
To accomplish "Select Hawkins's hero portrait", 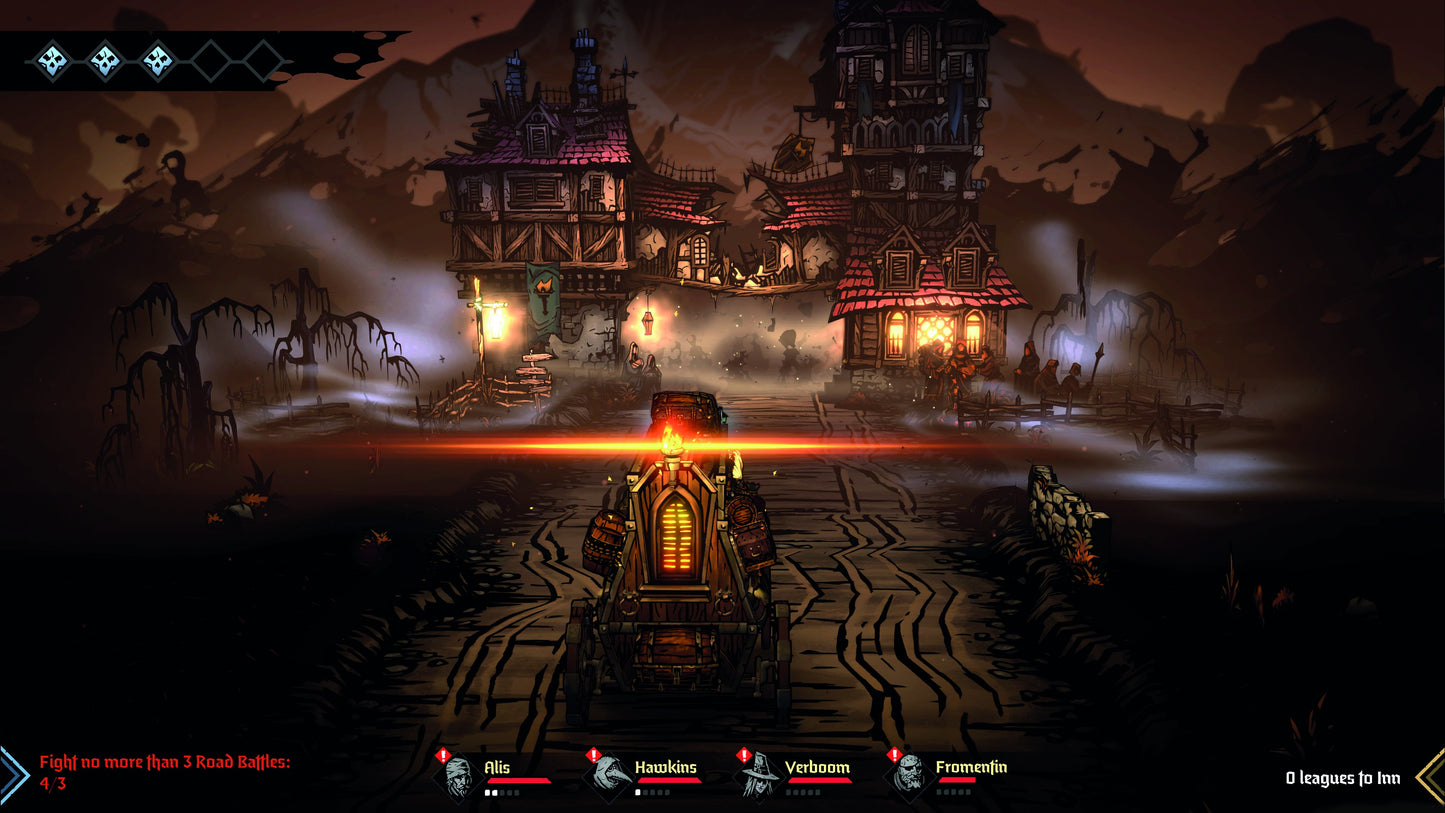I will 610,777.
